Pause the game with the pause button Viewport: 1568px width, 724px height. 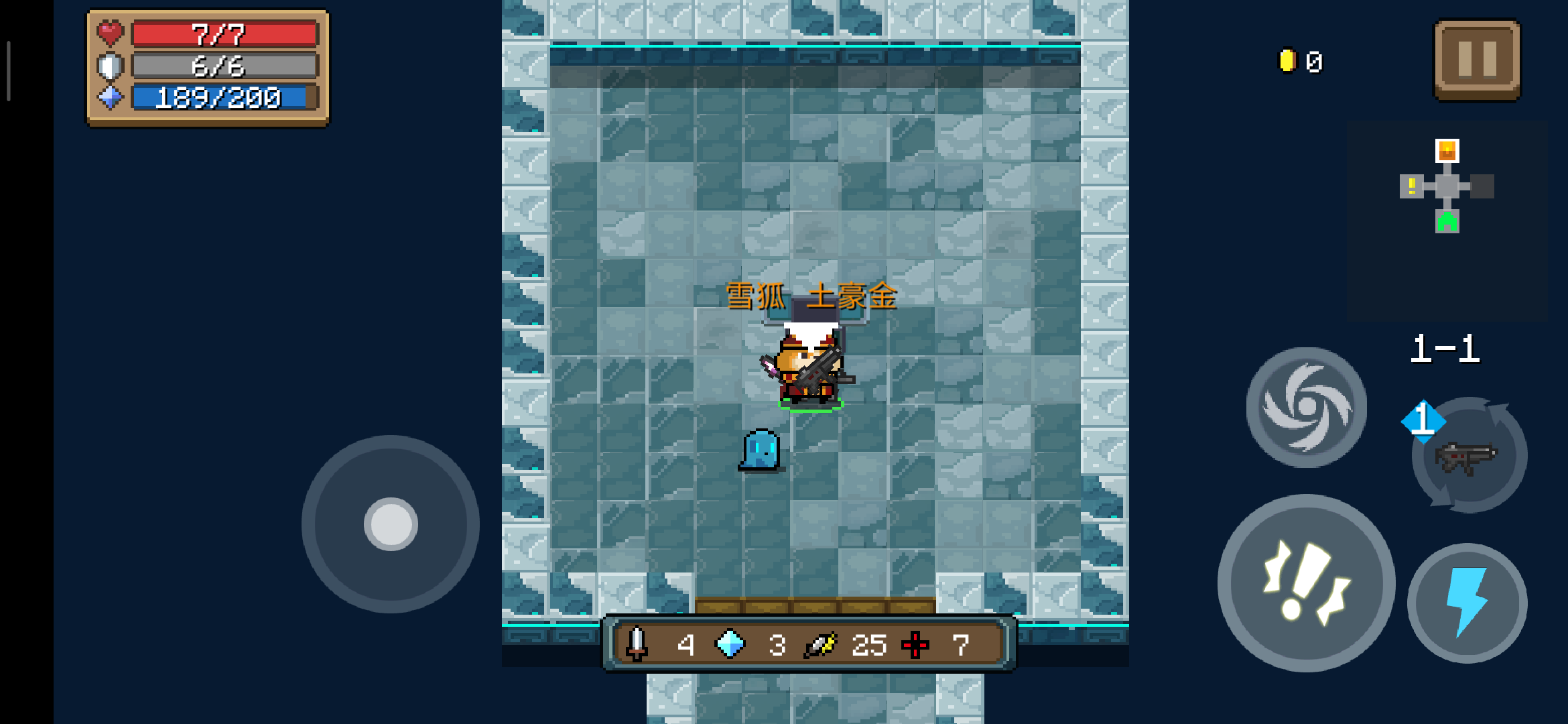point(1477,60)
